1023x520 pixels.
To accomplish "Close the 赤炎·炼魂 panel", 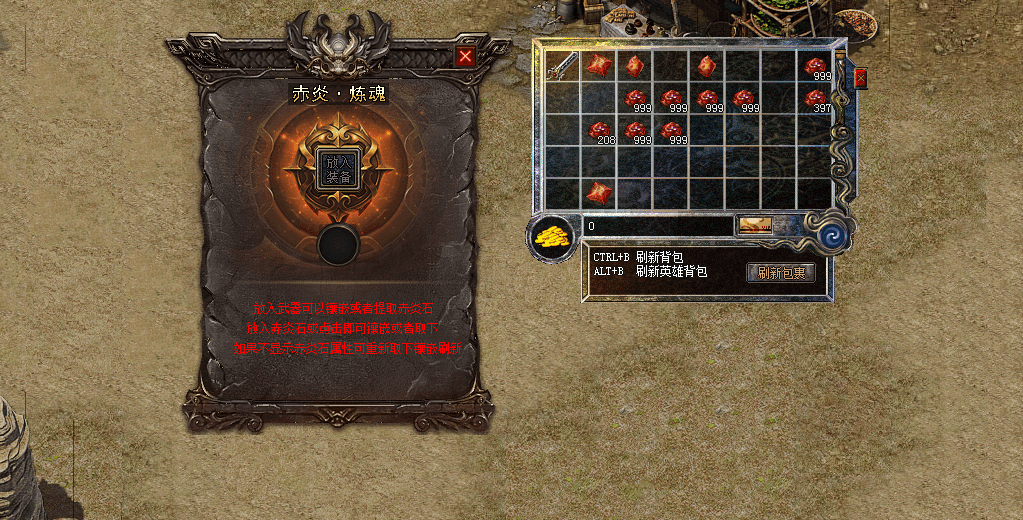I will (x=465, y=57).
